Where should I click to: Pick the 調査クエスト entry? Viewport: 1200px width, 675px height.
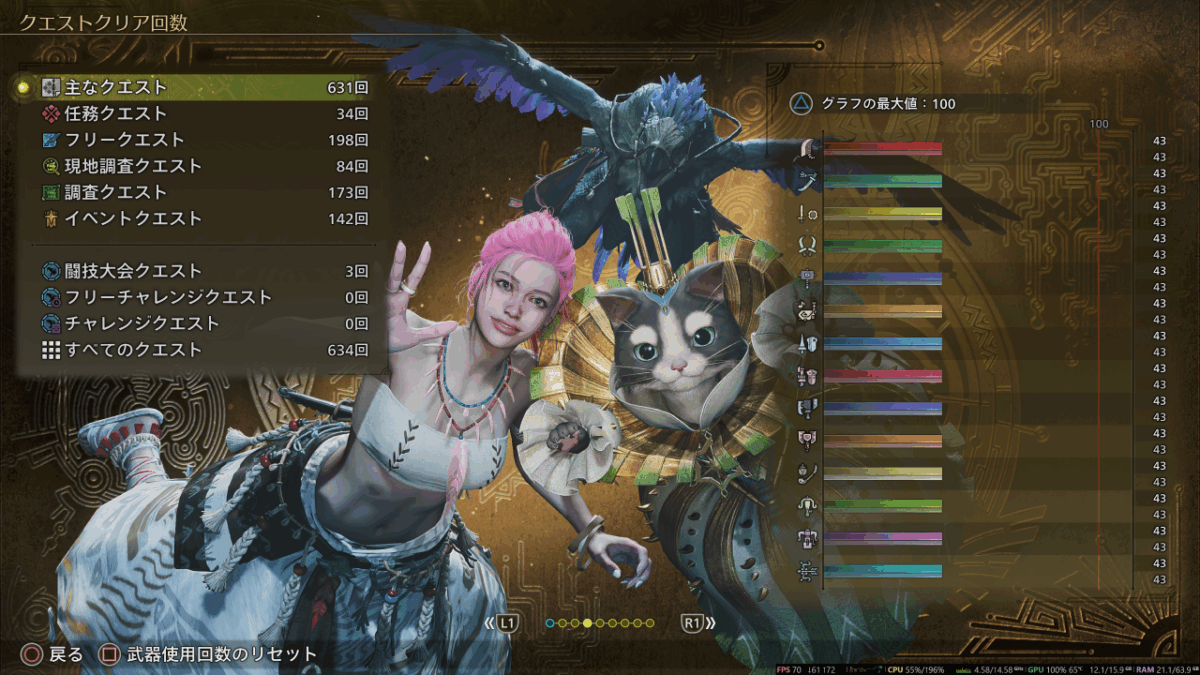[x=200, y=192]
